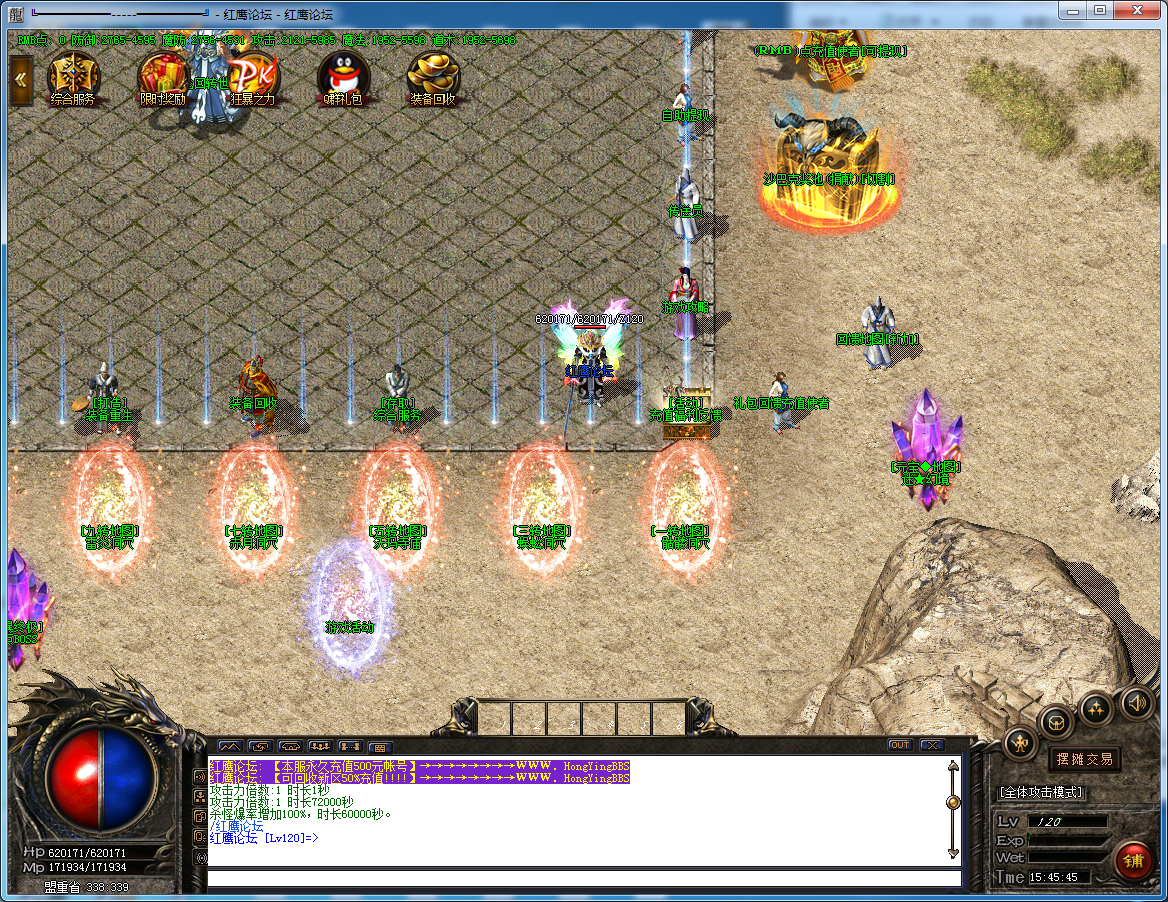This screenshot has height=902, width=1168.
Task: Close the chat panel with the X button
Action: pyautogui.click(x=931, y=745)
